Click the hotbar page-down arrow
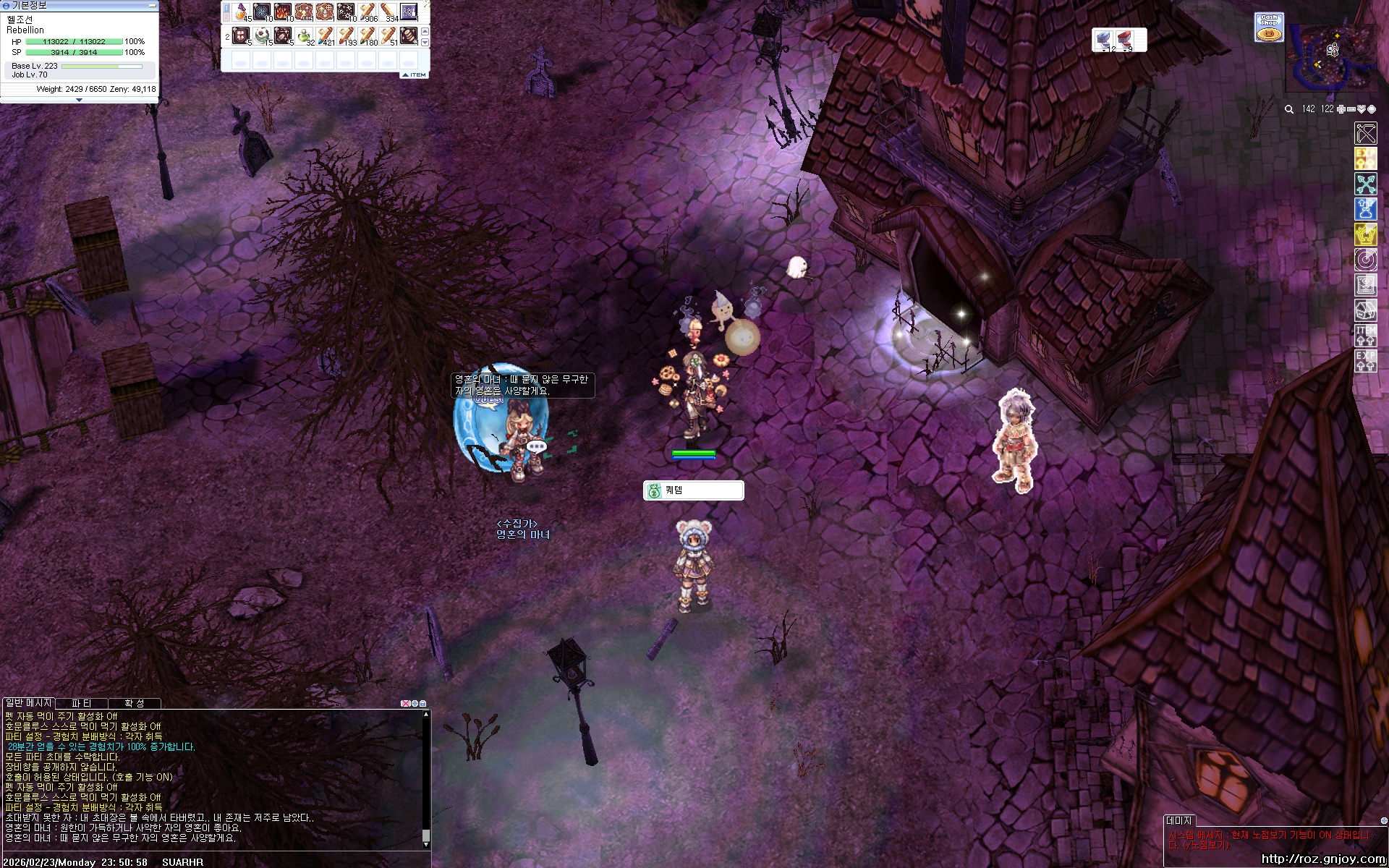 point(425,43)
